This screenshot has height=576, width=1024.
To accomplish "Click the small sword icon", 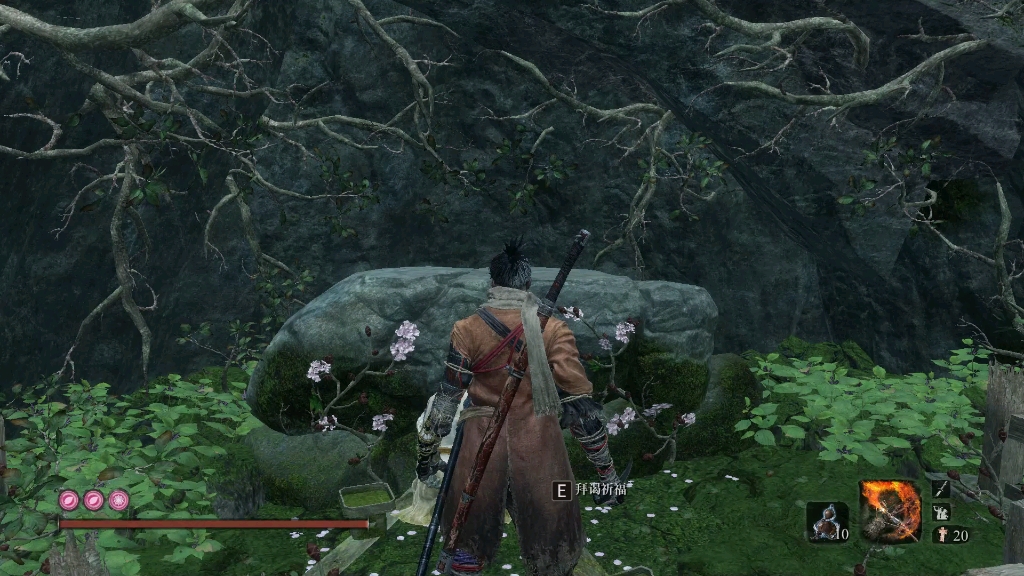I will tap(941, 489).
